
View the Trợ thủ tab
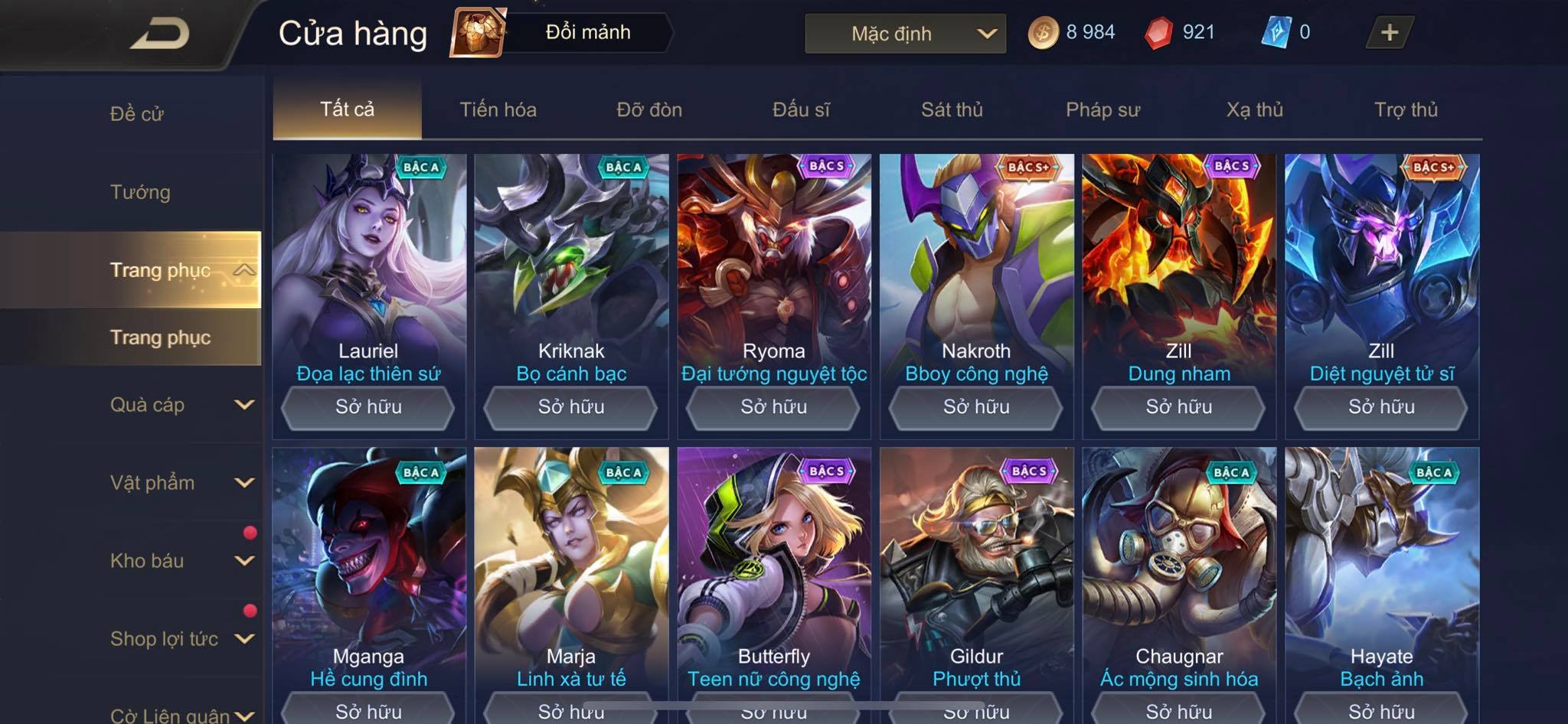[x=1406, y=109]
